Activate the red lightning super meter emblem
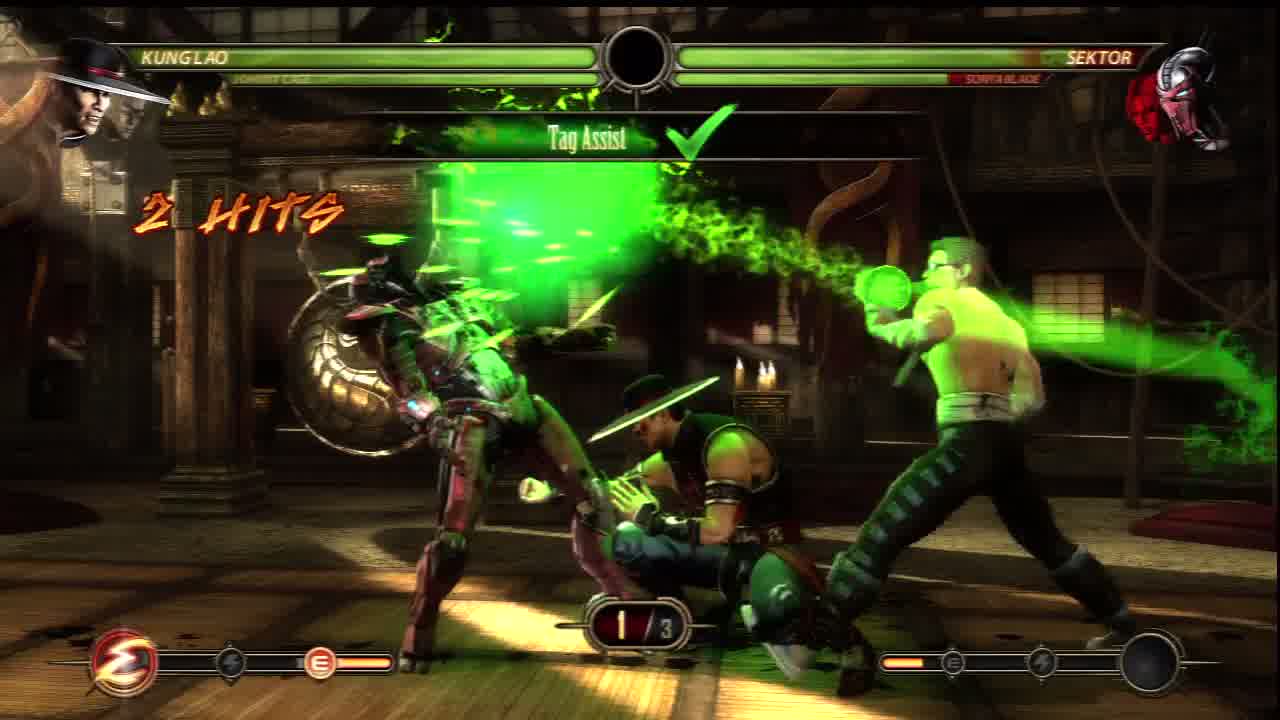1280x720 pixels. pos(124,662)
